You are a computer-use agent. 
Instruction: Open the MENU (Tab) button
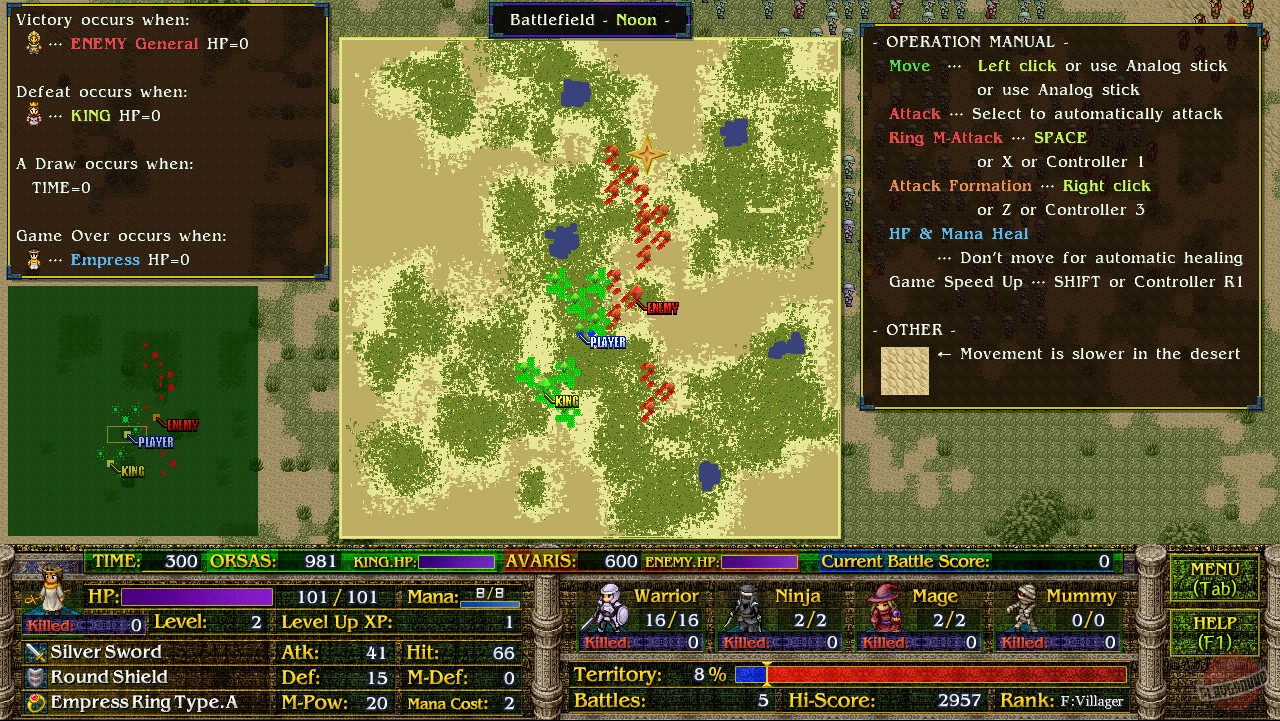tap(1216, 577)
